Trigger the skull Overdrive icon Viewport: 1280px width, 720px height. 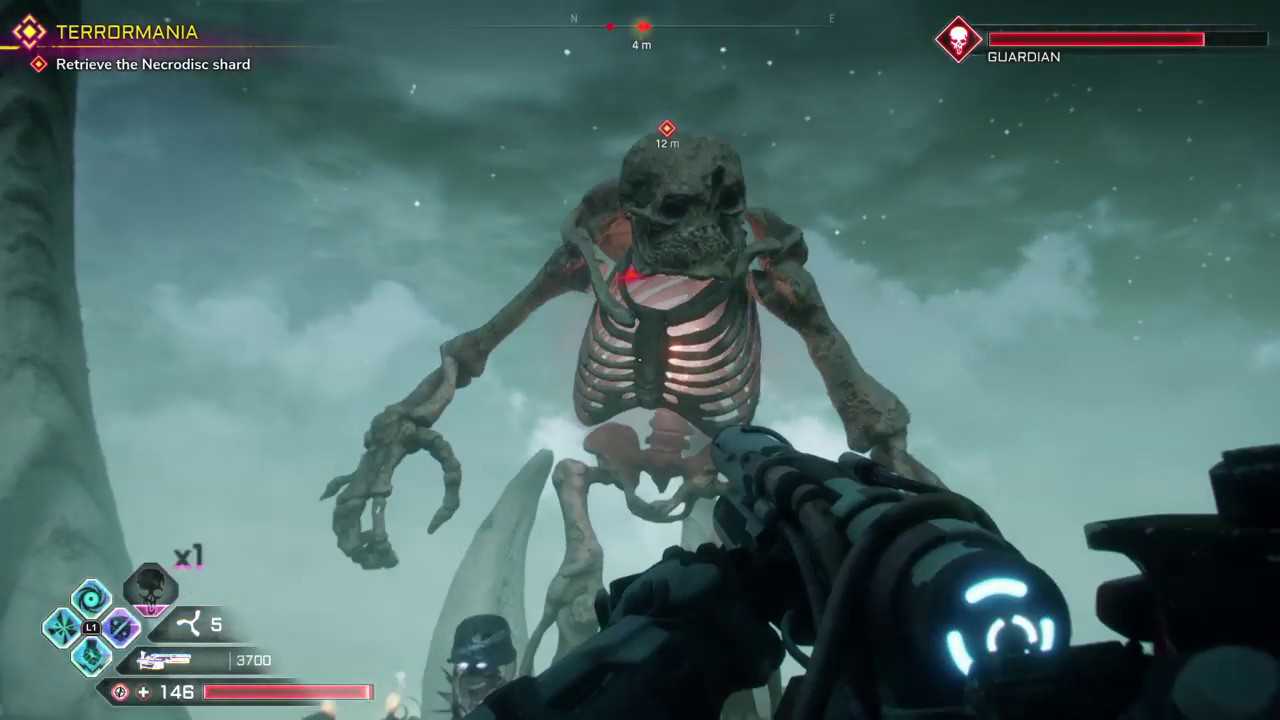pyautogui.click(x=150, y=588)
